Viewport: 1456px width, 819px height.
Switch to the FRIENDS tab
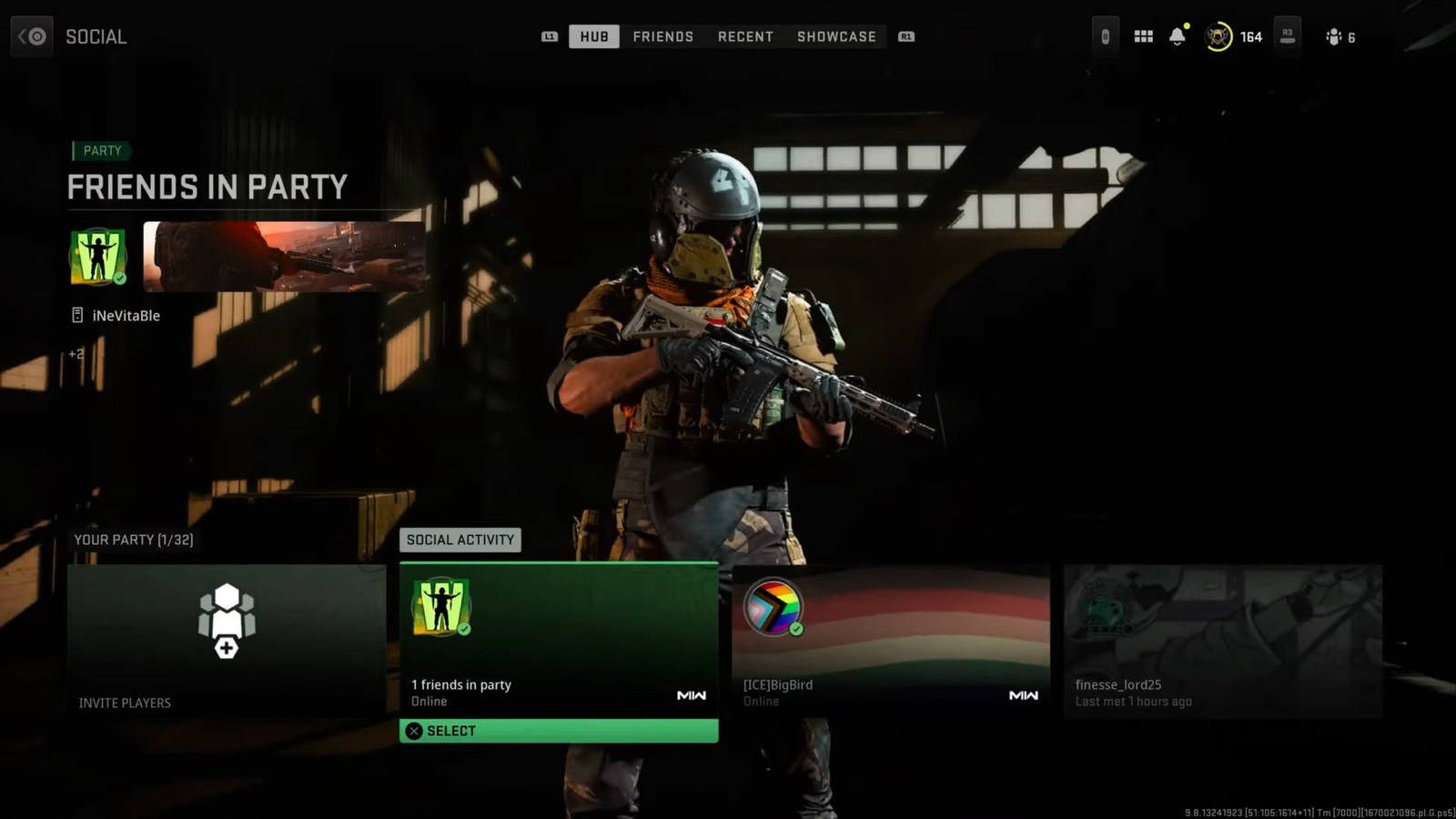point(662,36)
